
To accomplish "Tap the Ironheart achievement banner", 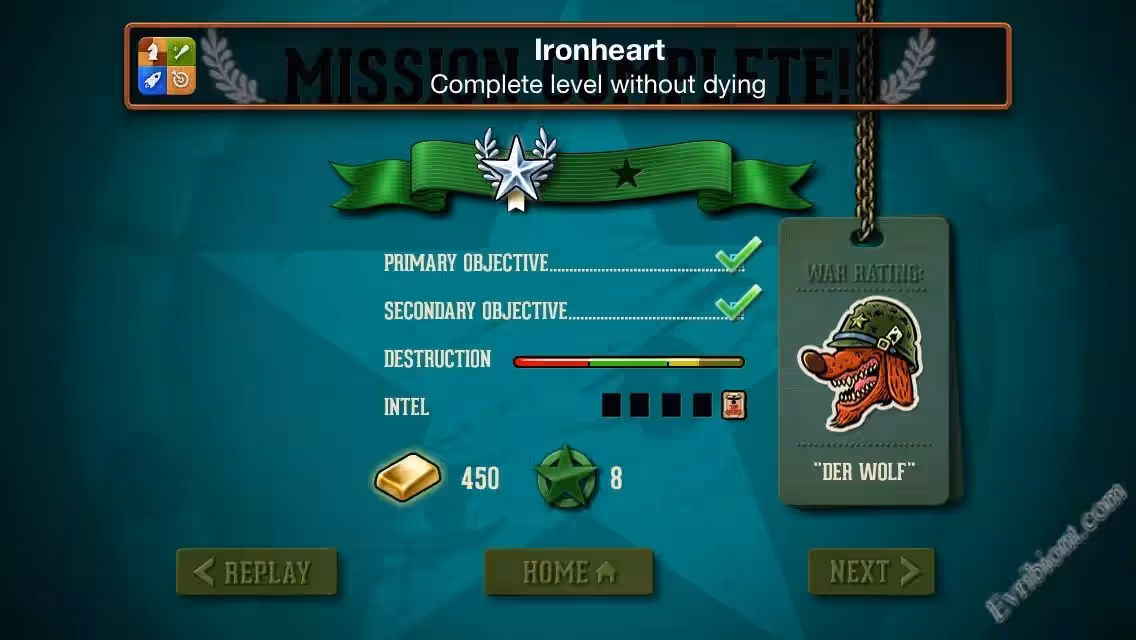I will click(598, 66).
